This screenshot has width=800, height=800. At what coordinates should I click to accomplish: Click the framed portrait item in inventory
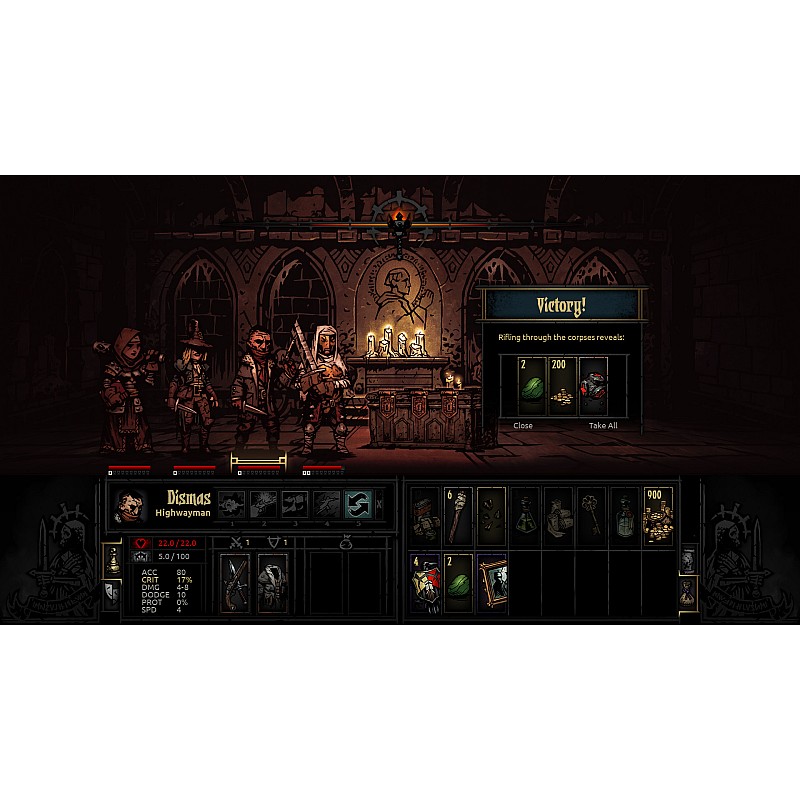(492, 583)
